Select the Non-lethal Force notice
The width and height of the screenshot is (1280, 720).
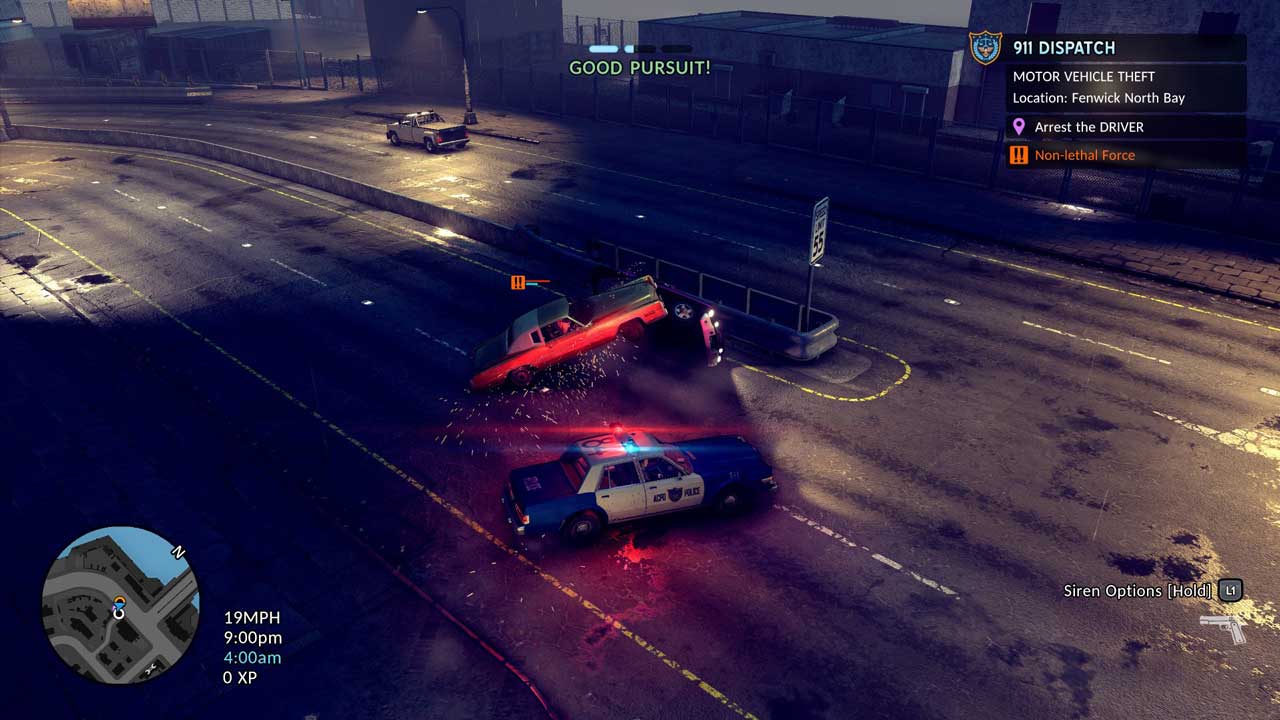[1084, 155]
